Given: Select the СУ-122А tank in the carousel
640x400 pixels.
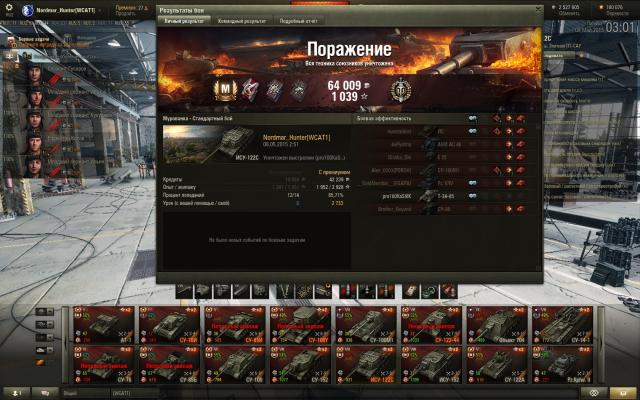Looking at the screenshot, I should pos(496,363).
